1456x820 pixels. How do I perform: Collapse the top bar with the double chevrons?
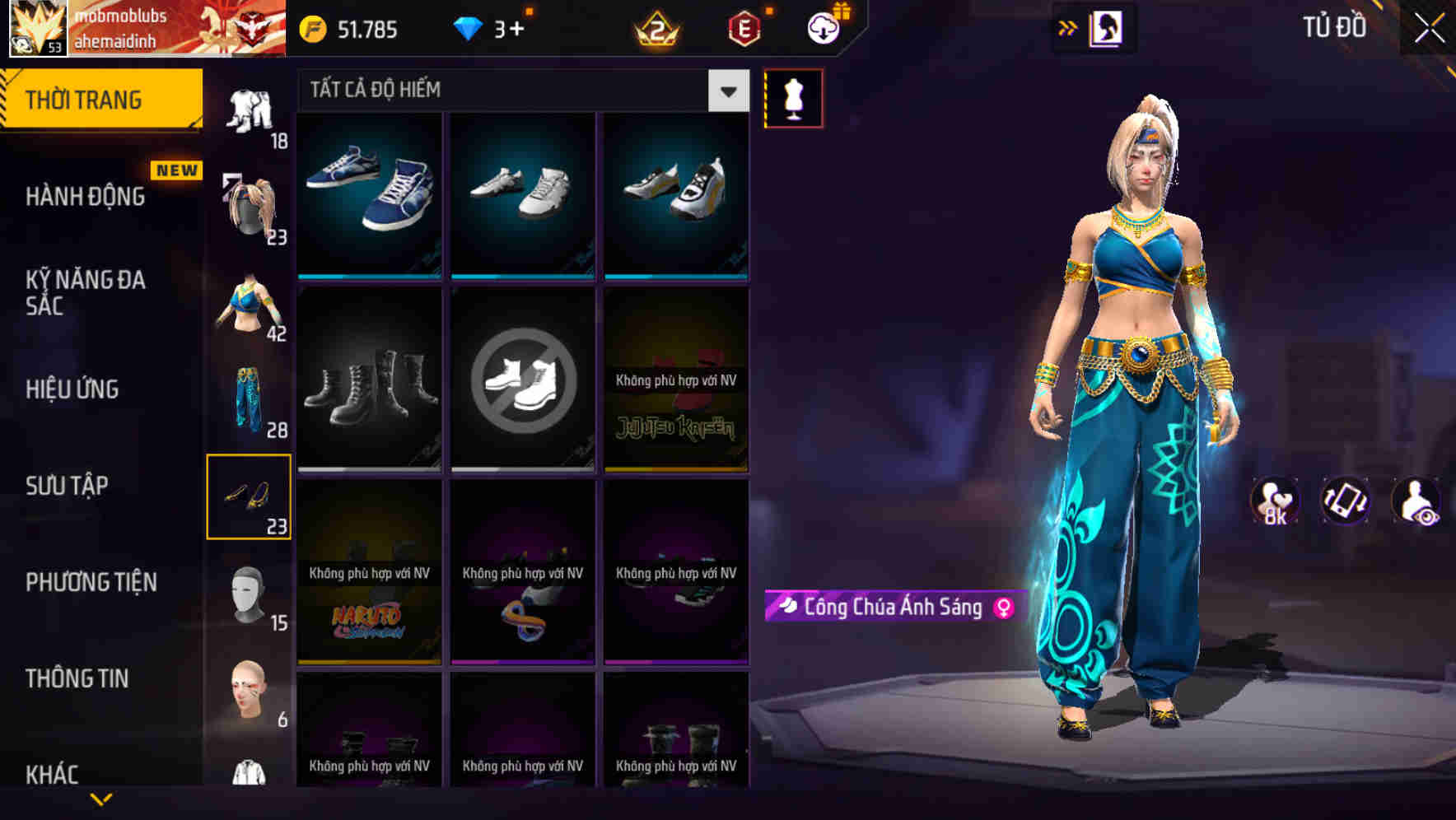pyautogui.click(x=1068, y=26)
